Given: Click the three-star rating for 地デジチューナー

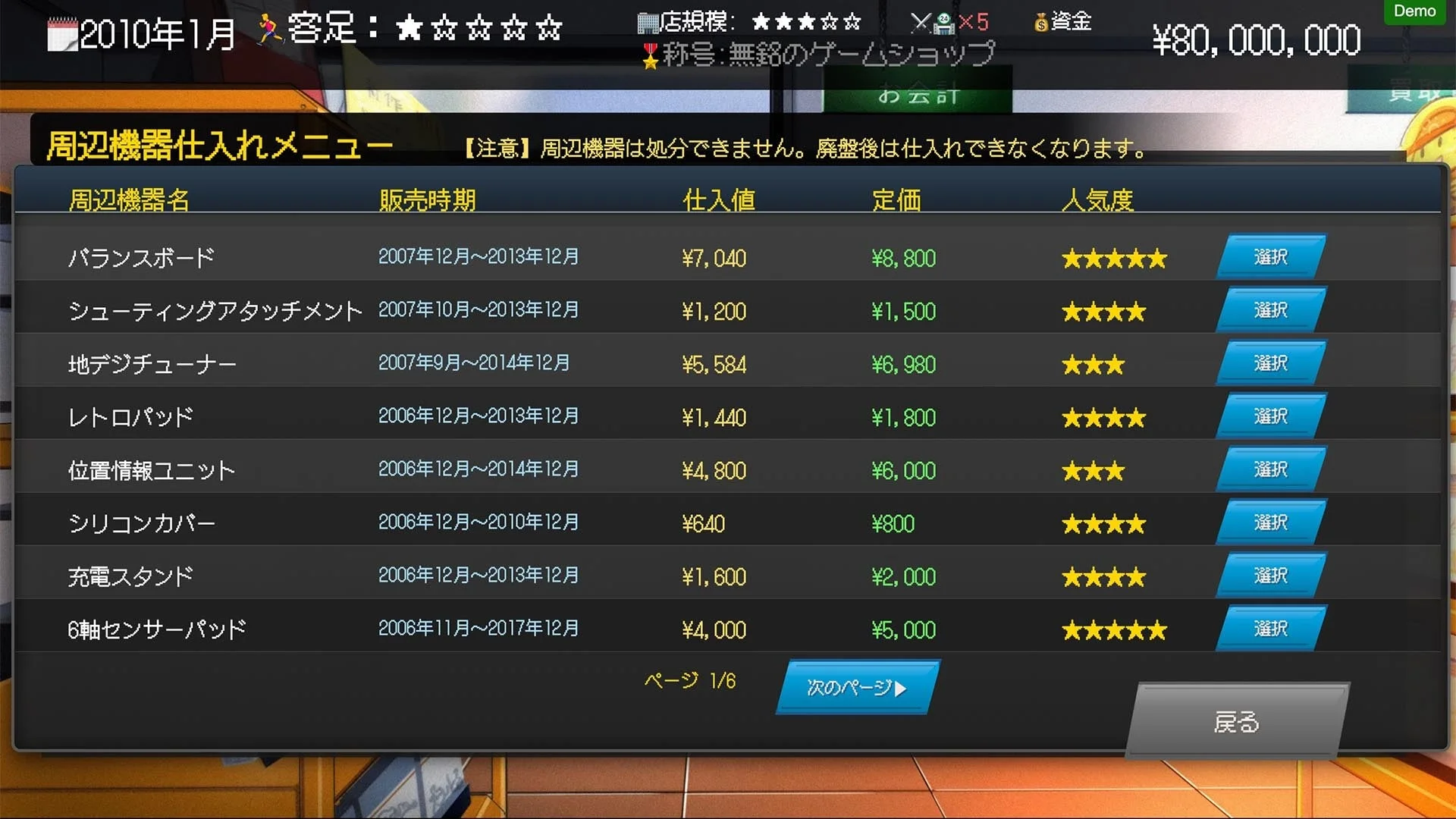Looking at the screenshot, I should click(1094, 364).
